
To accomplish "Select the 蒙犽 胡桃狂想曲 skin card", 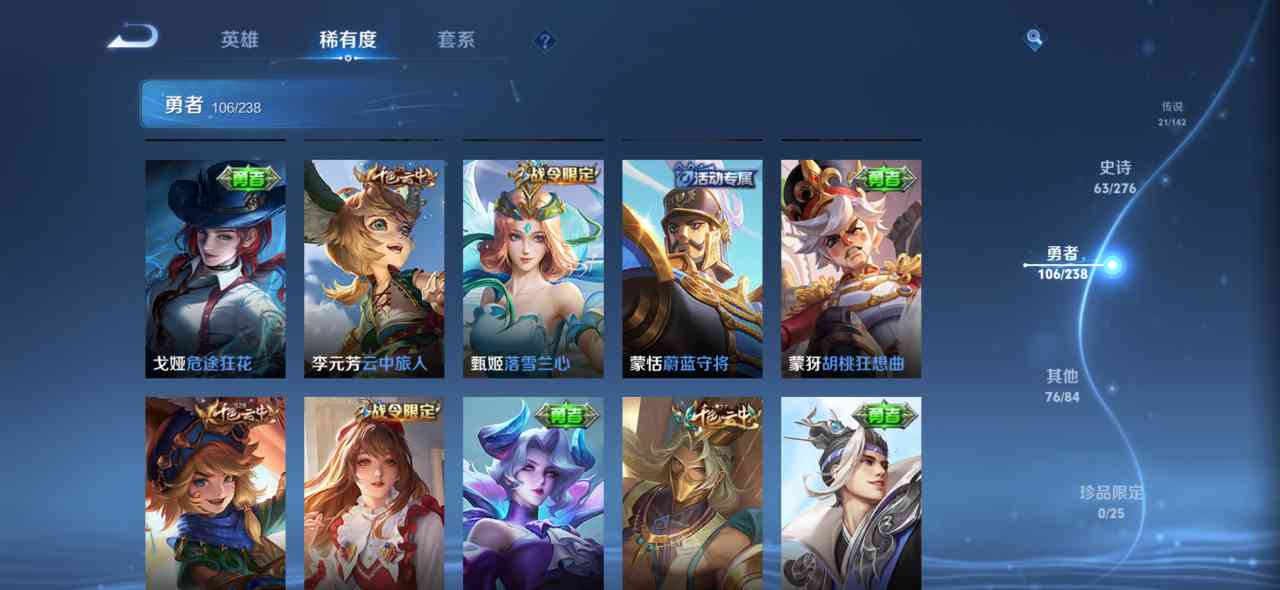I will click(x=851, y=268).
